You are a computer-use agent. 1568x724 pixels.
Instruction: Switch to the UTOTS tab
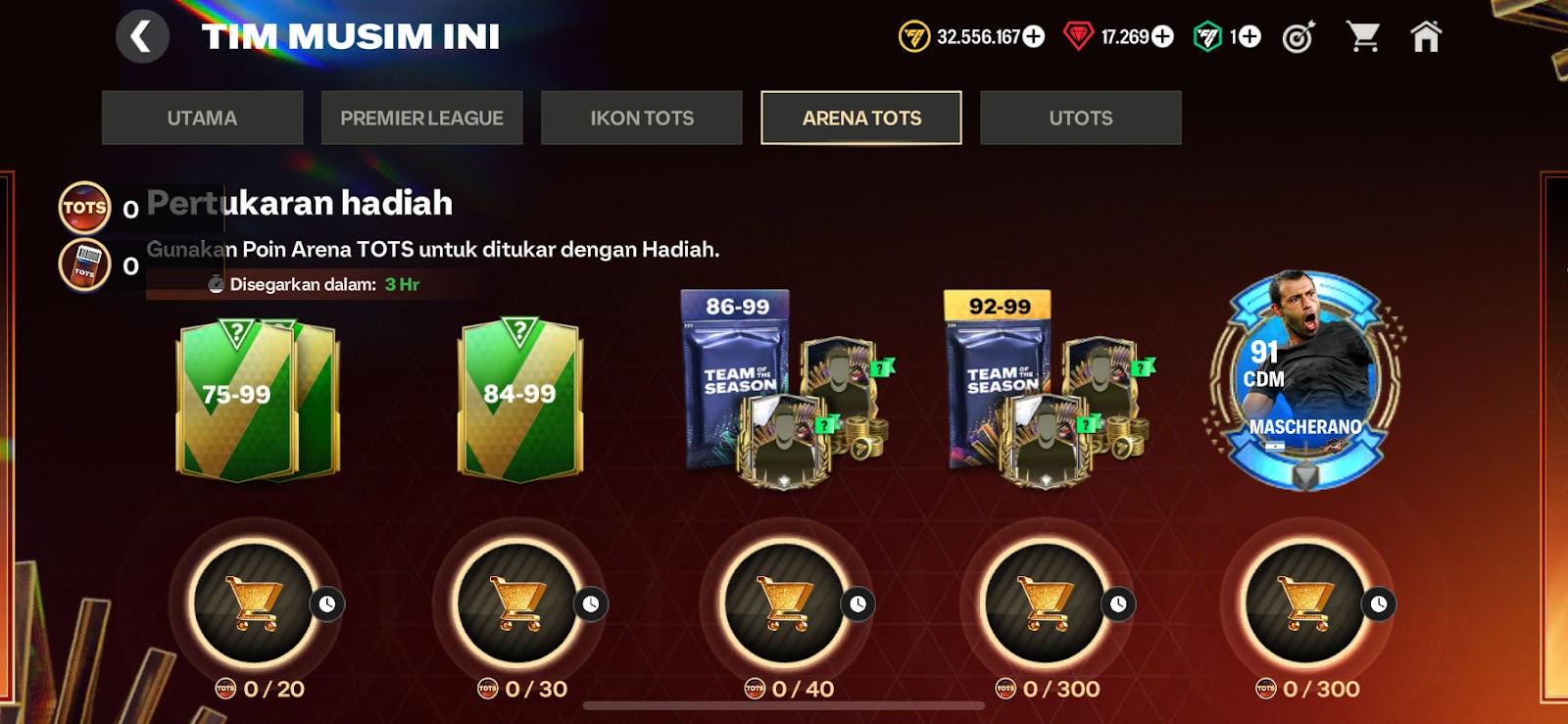[x=1081, y=118]
